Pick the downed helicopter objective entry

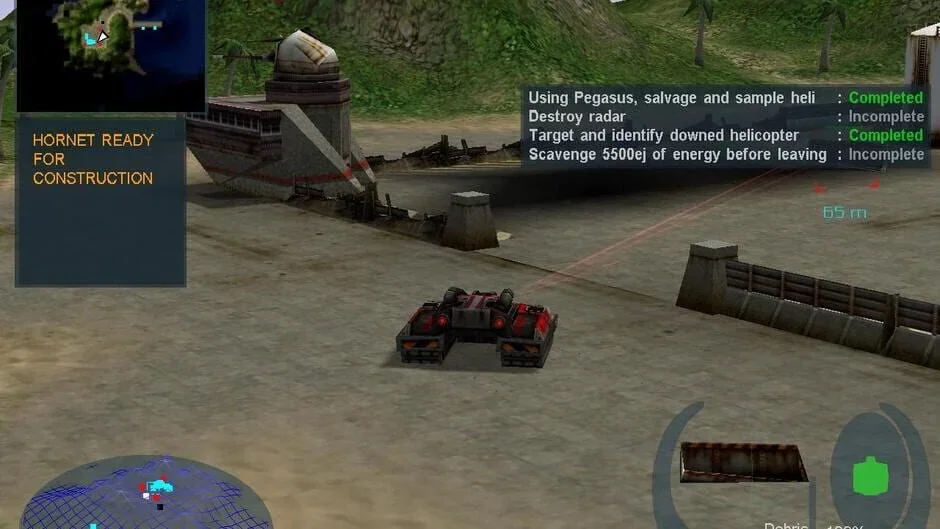(x=663, y=136)
